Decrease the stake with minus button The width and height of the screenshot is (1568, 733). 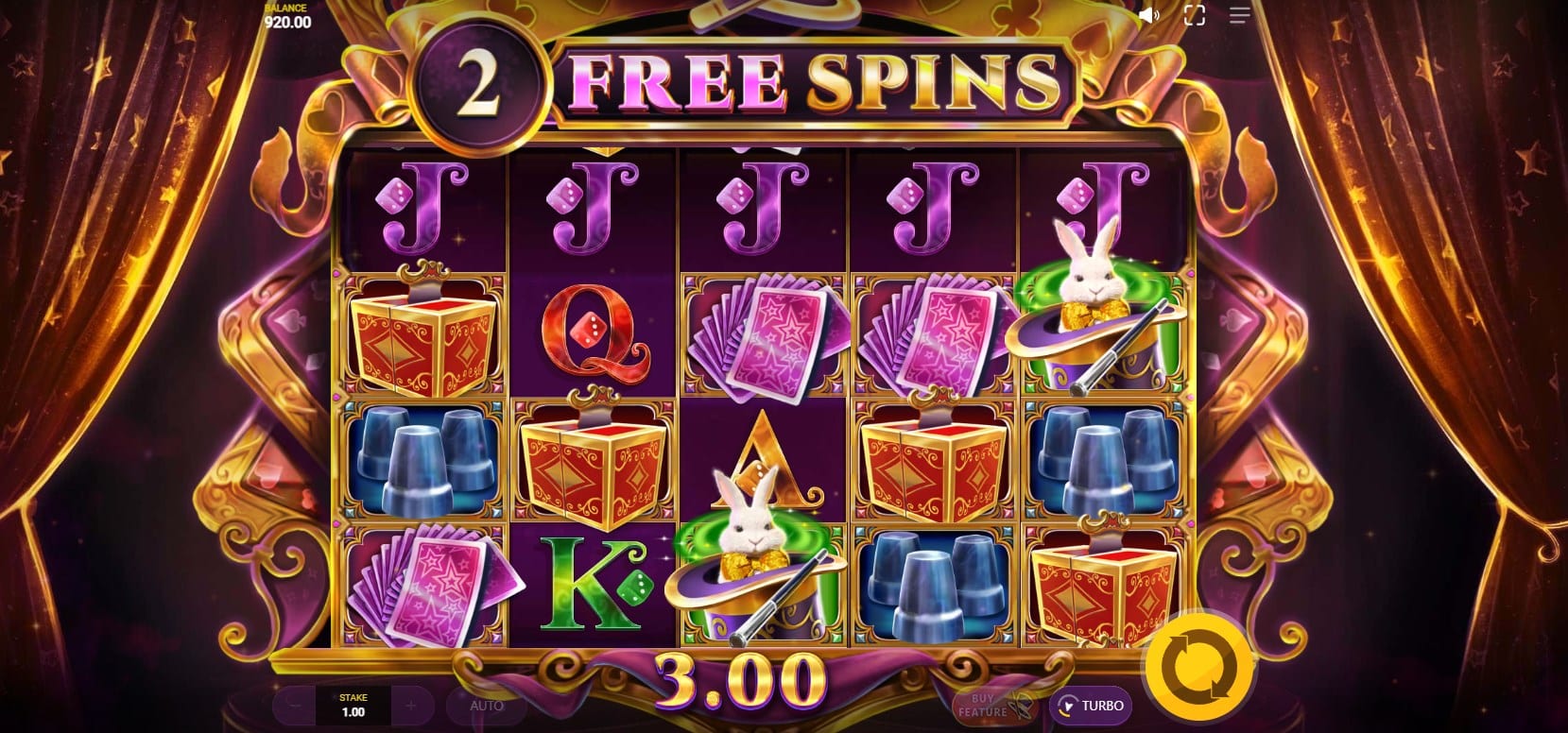click(x=297, y=706)
